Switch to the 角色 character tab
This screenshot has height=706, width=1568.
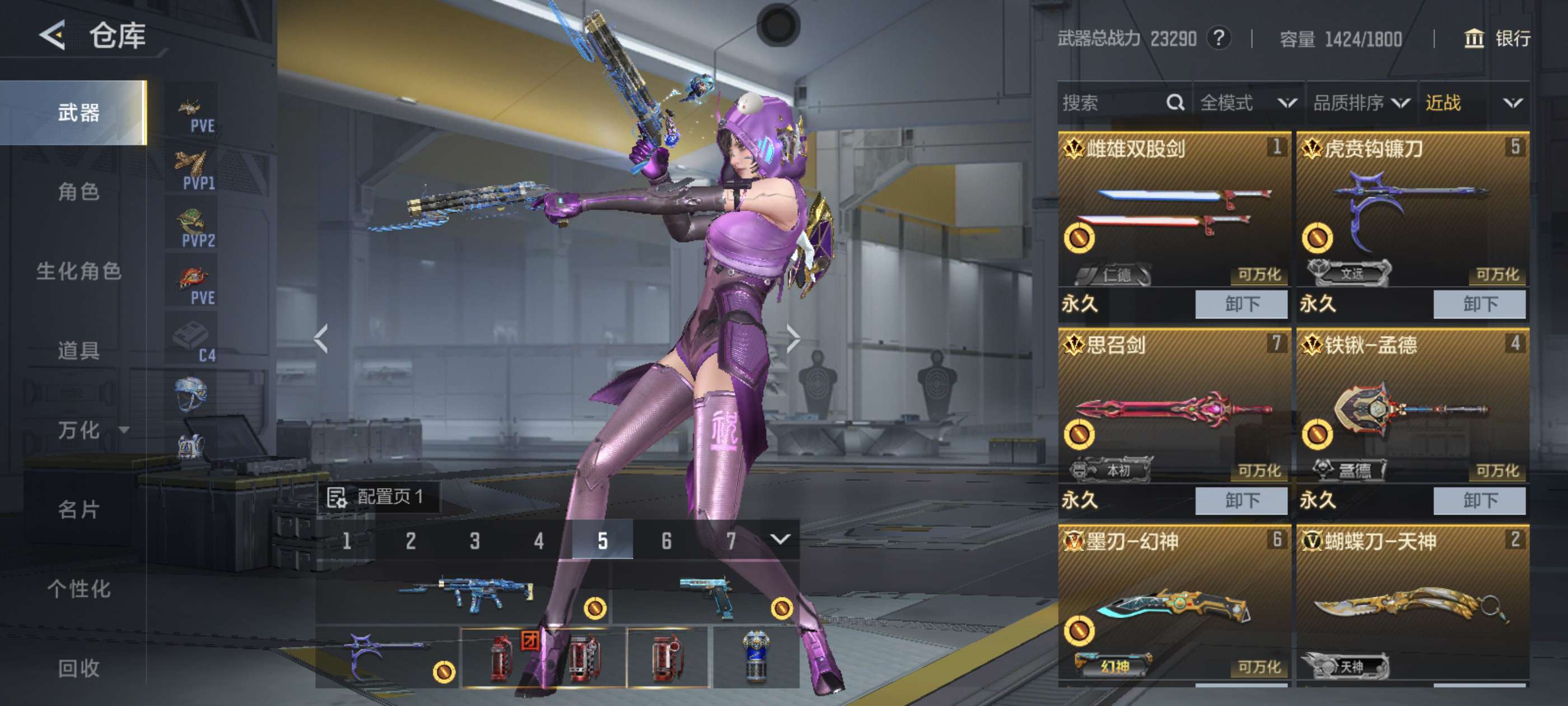point(78,192)
